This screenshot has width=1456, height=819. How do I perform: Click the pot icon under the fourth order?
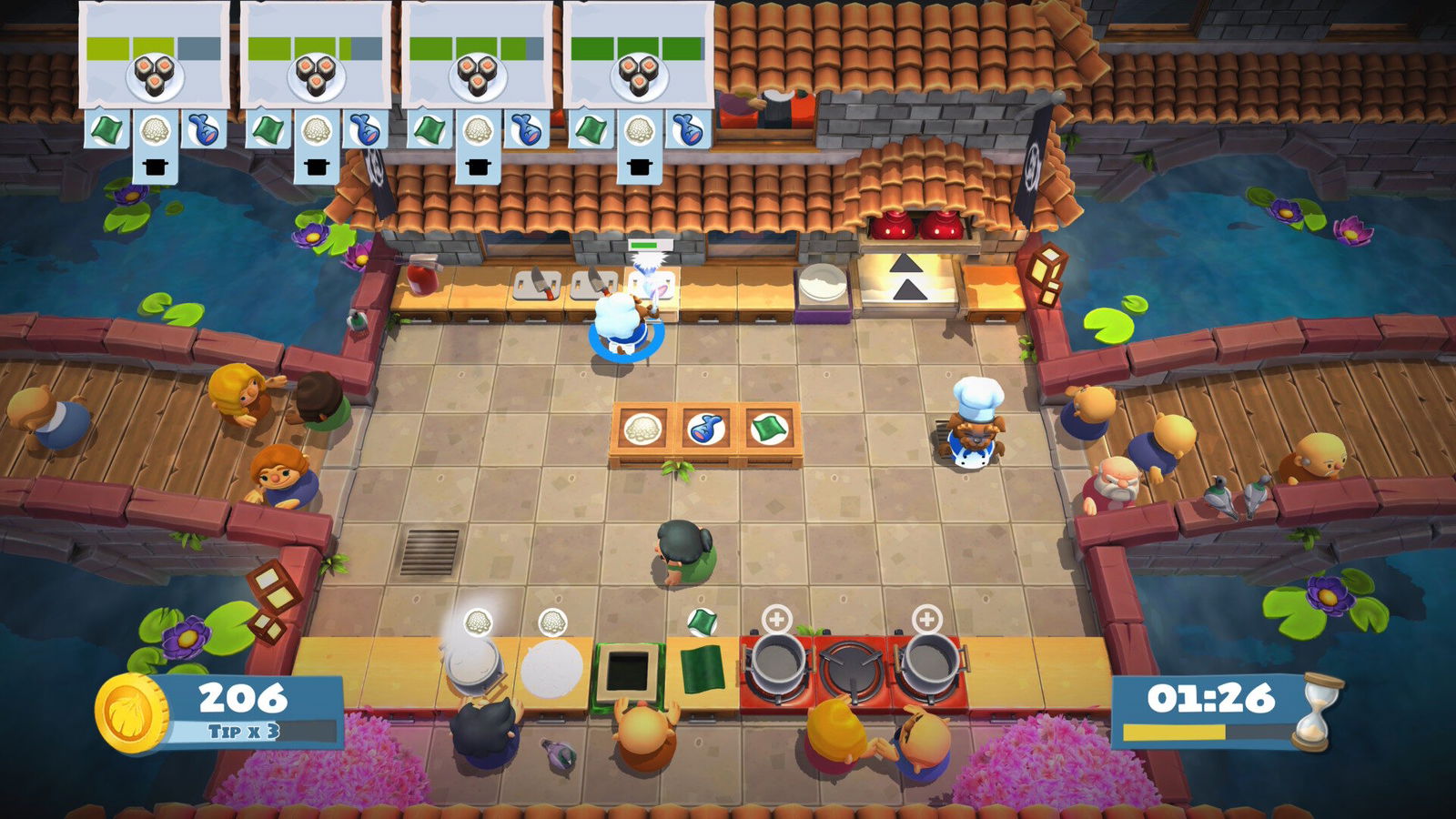[x=638, y=166]
